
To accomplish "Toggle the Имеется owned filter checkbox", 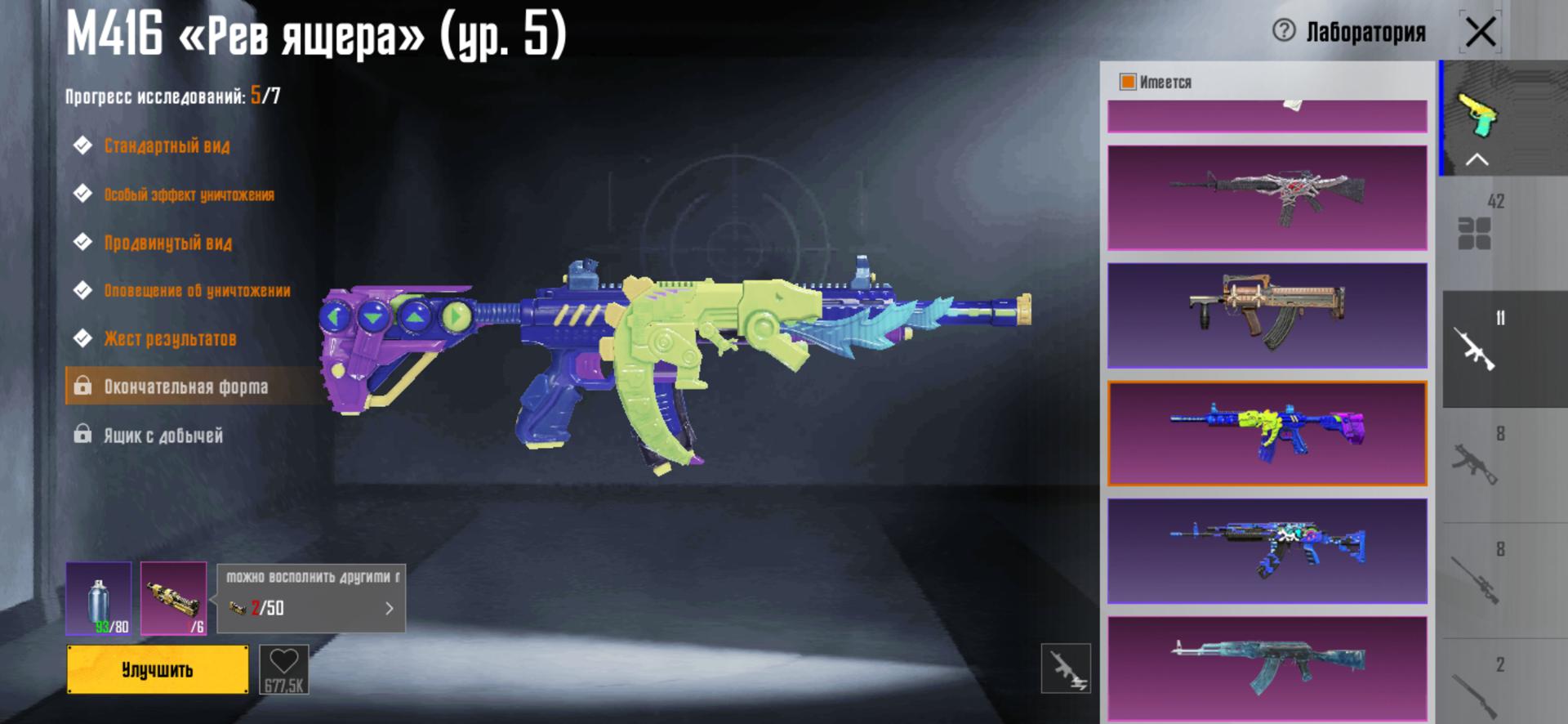I will [1128, 82].
